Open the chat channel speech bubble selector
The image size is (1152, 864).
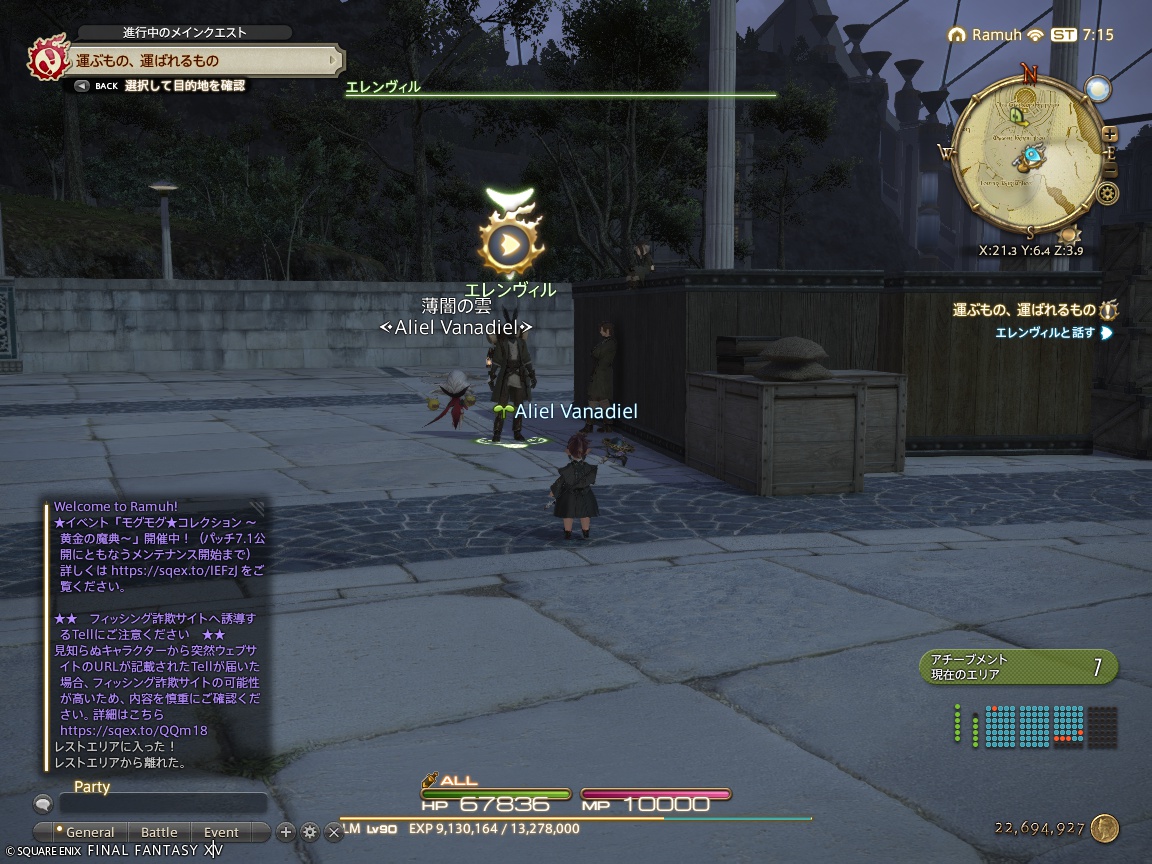43,803
